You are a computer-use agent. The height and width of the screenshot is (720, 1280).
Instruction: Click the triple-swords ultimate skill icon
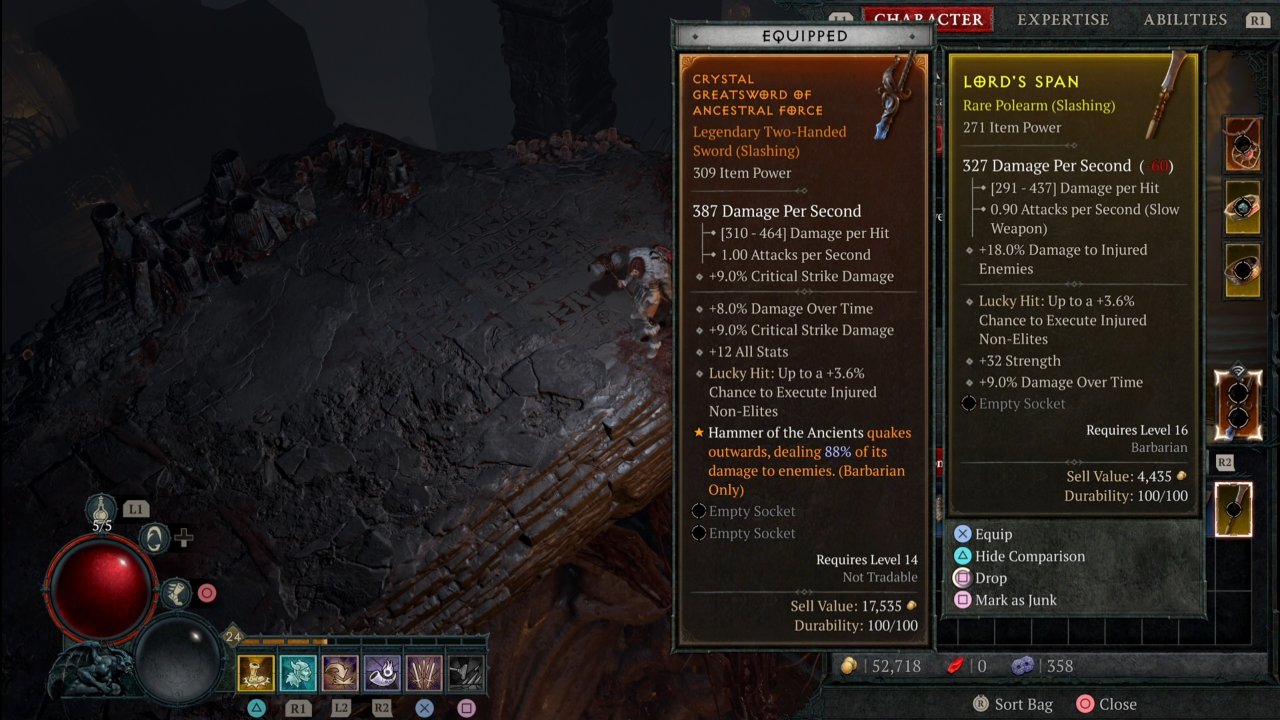pos(426,674)
